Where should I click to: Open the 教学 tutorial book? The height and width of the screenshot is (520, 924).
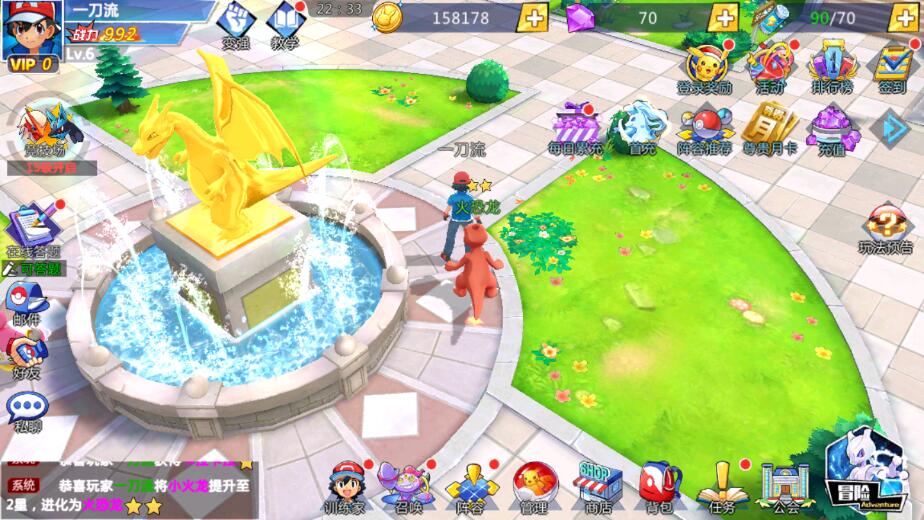tap(285, 25)
